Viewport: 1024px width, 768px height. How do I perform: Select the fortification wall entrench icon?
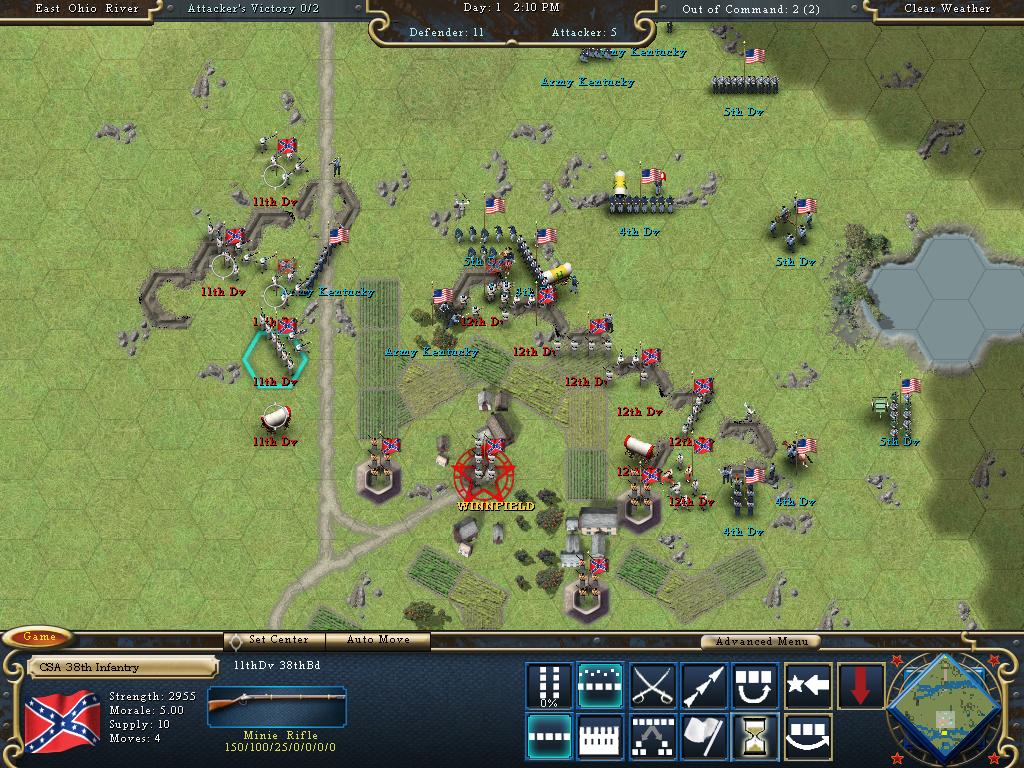pyautogui.click(x=601, y=737)
